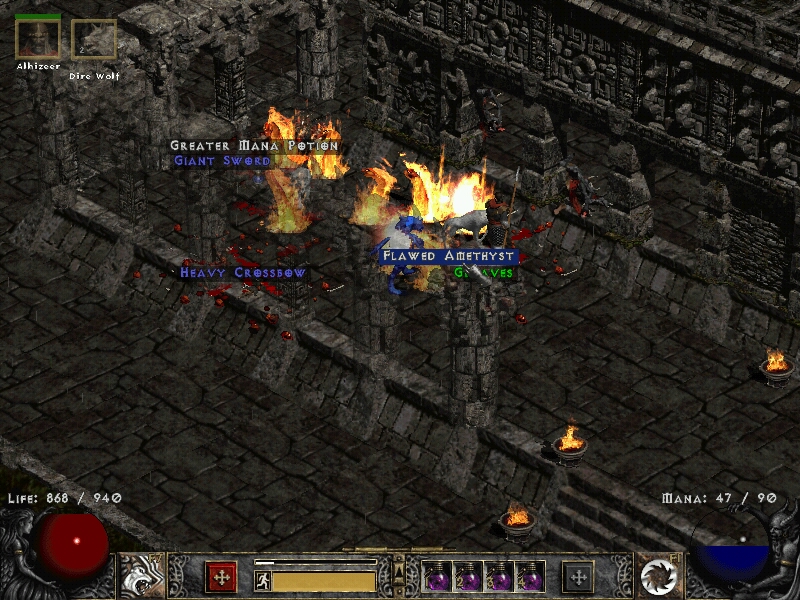Open the left-hand wolf attack skill selector
Image resolution: width=800 pixels, height=600 pixels.
click(x=142, y=575)
